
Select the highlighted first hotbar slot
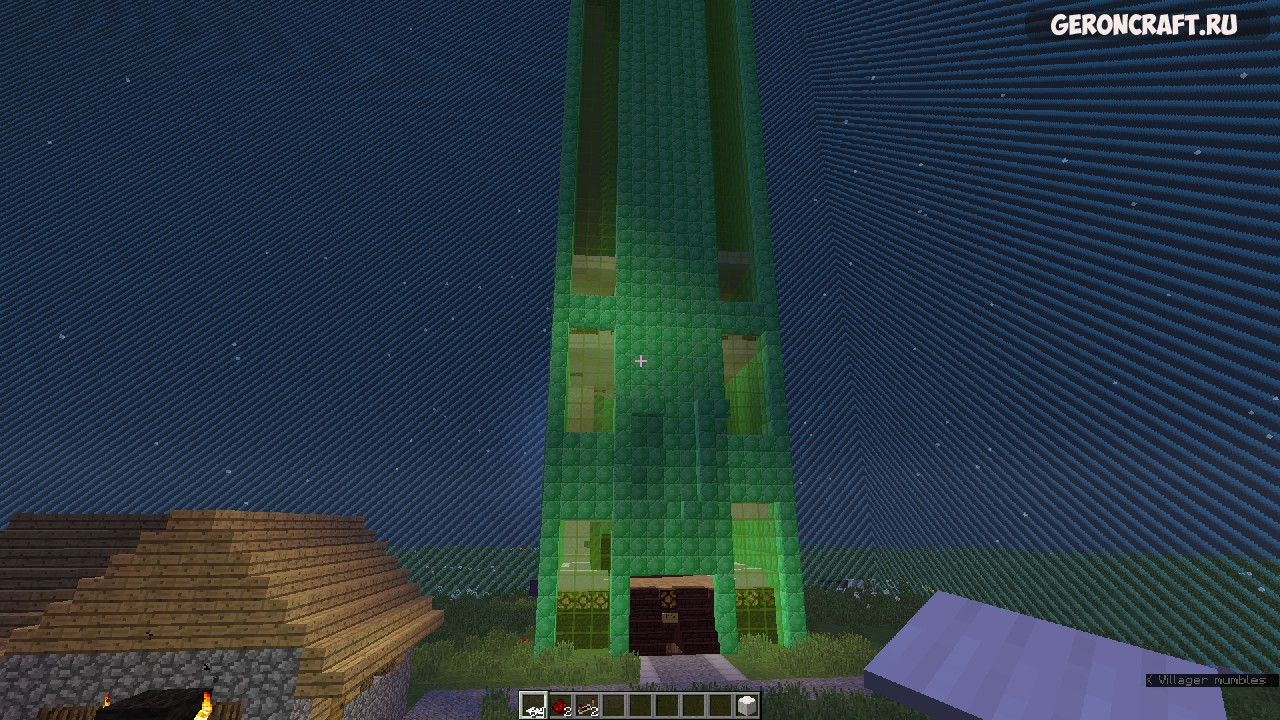pos(533,706)
